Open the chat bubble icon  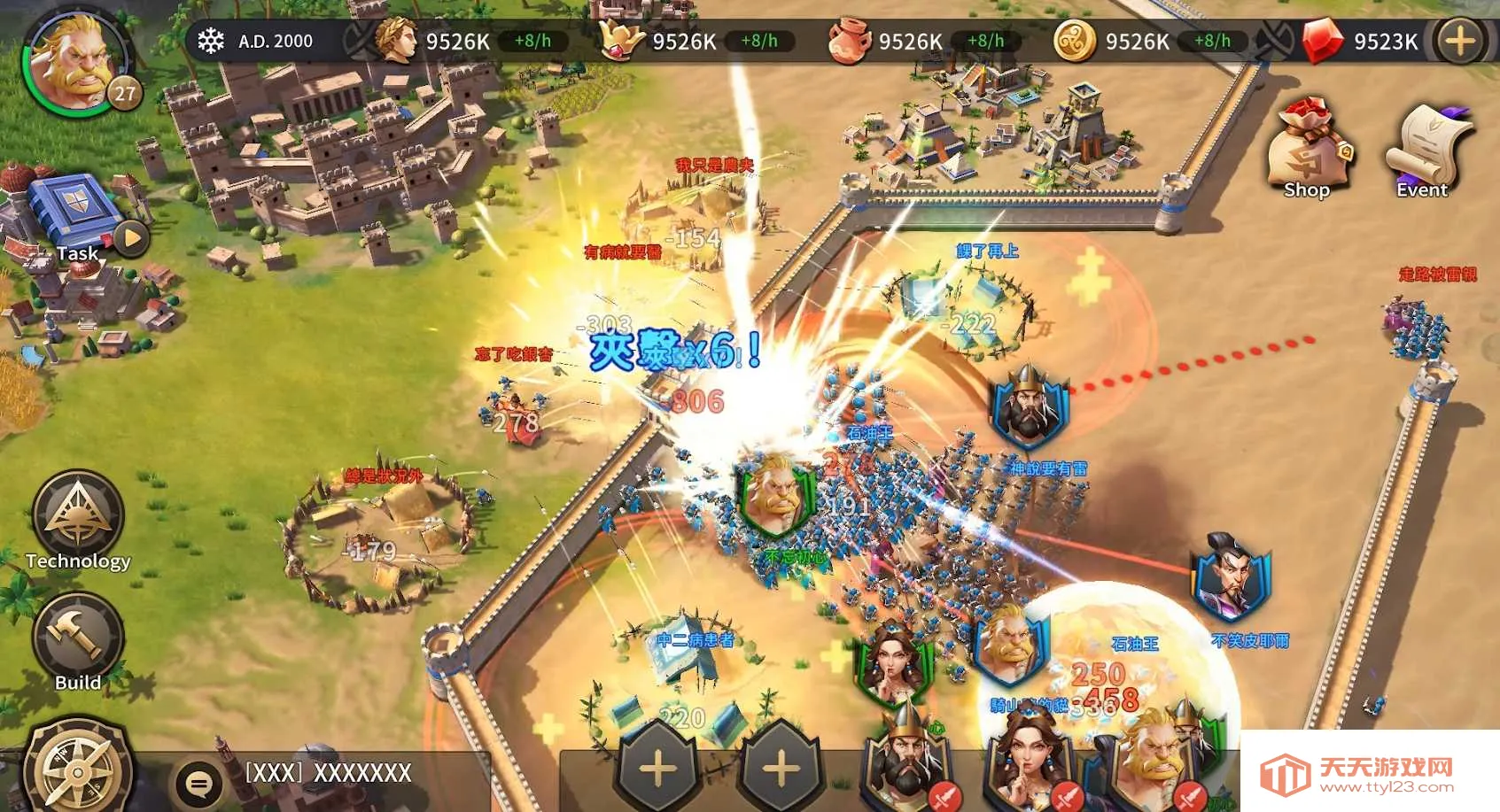coord(199,783)
